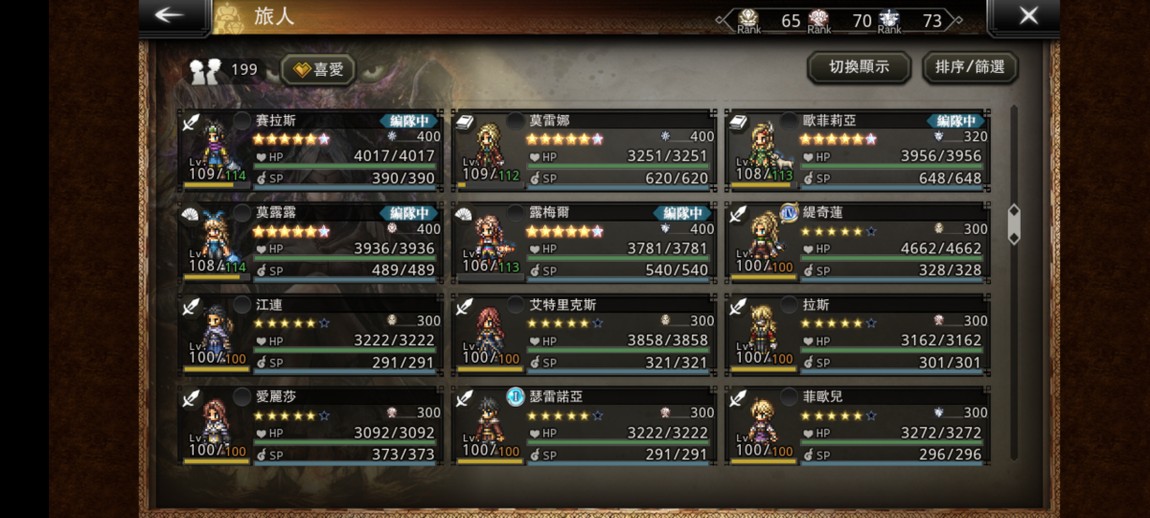This screenshot has width=1150, height=518.
Task: Click the traveler list scrollbar handle
Action: (1014, 224)
